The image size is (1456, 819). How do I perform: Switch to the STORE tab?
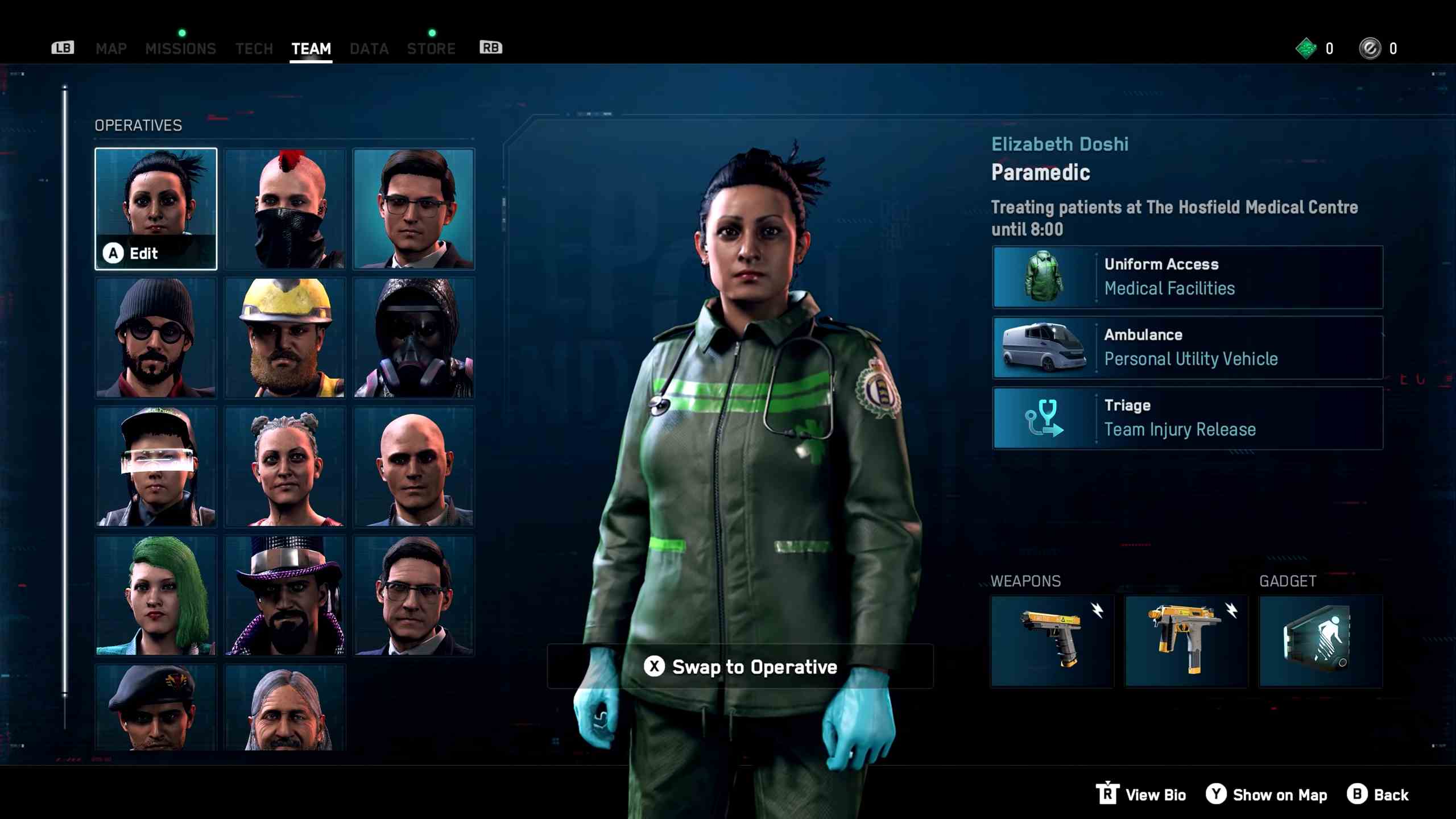[x=431, y=48]
